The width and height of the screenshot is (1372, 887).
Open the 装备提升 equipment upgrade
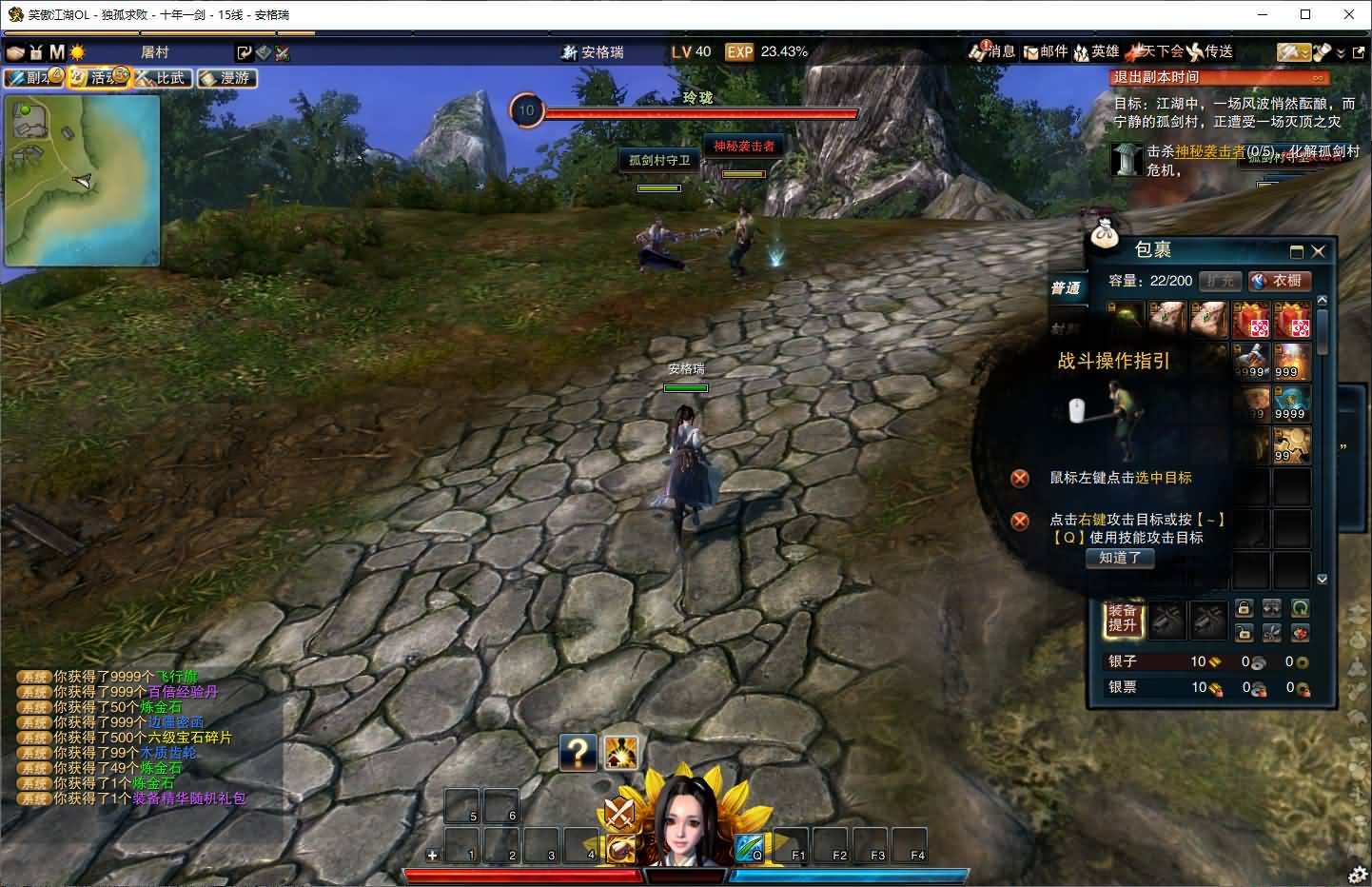pyautogui.click(x=1123, y=619)
